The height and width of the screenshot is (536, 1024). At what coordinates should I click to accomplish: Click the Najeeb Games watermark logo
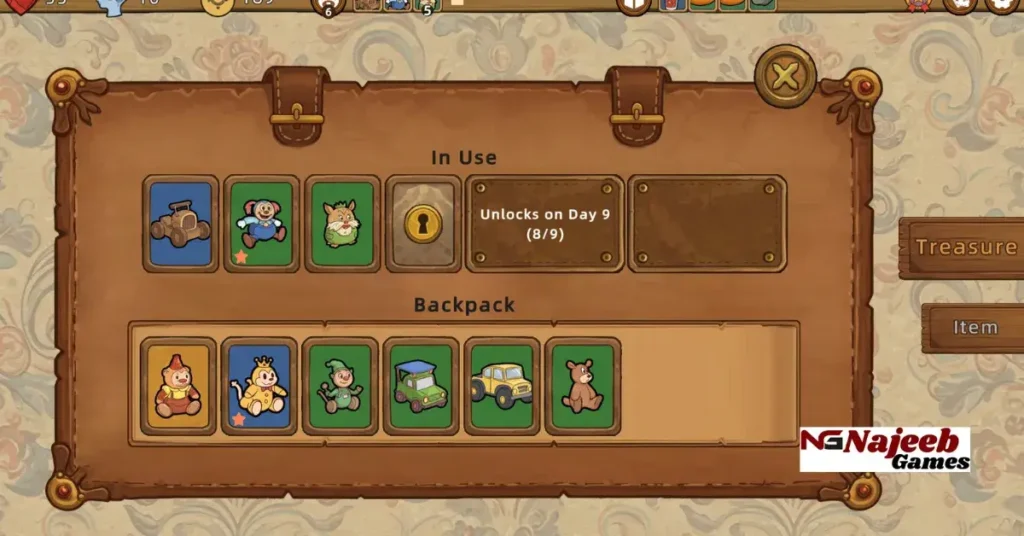(x=885, y=449)
